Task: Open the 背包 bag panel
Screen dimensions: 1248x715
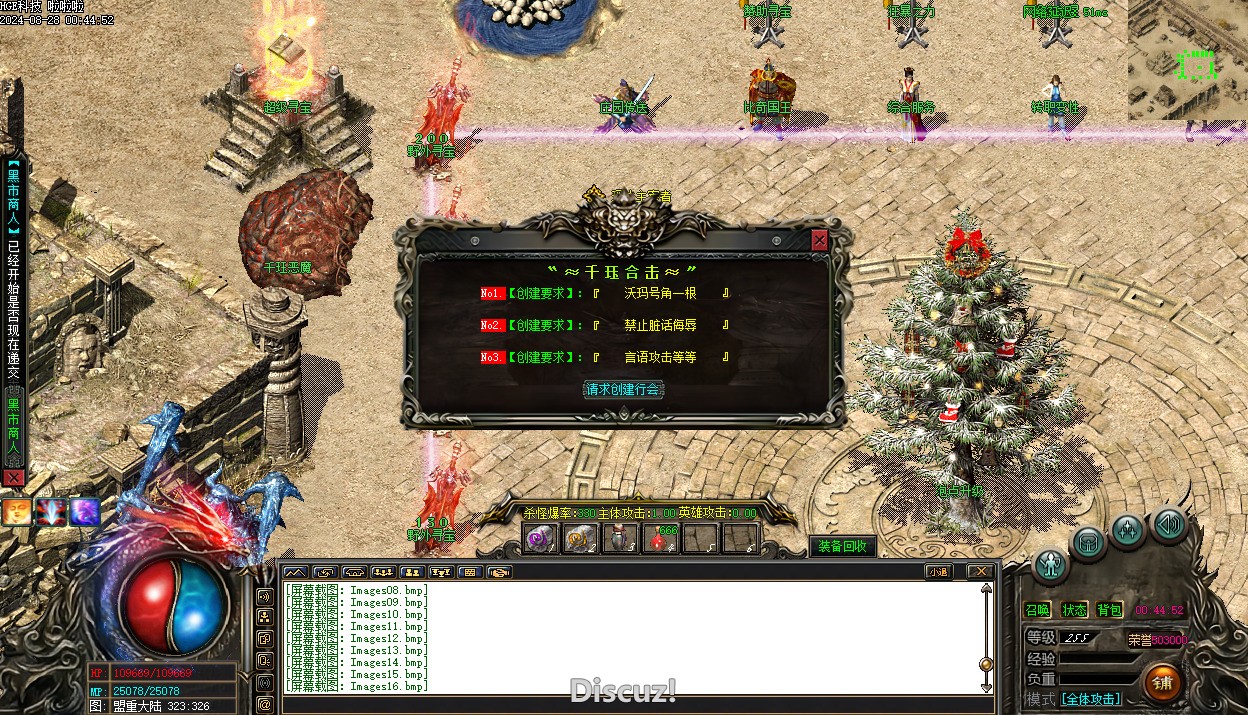Action: click(1109, 610)
